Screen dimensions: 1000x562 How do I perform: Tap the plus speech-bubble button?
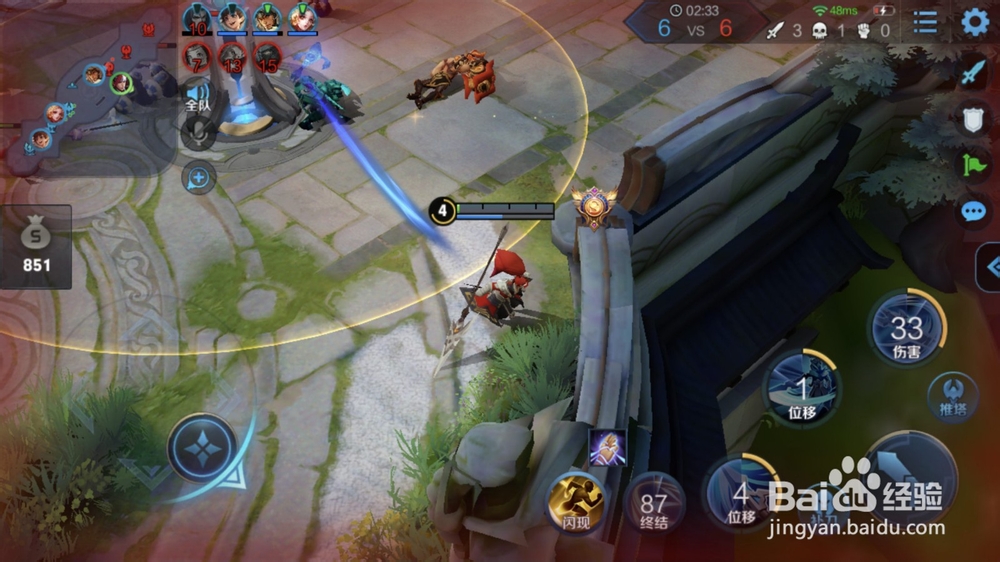coord(198,178)
